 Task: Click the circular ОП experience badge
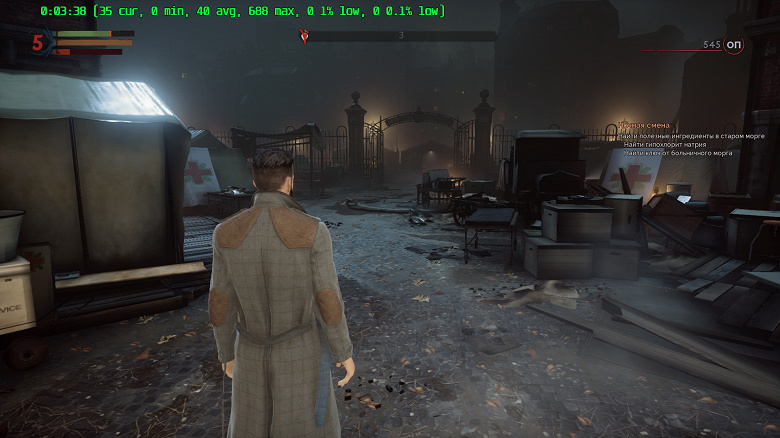click(x=734, y=45)
